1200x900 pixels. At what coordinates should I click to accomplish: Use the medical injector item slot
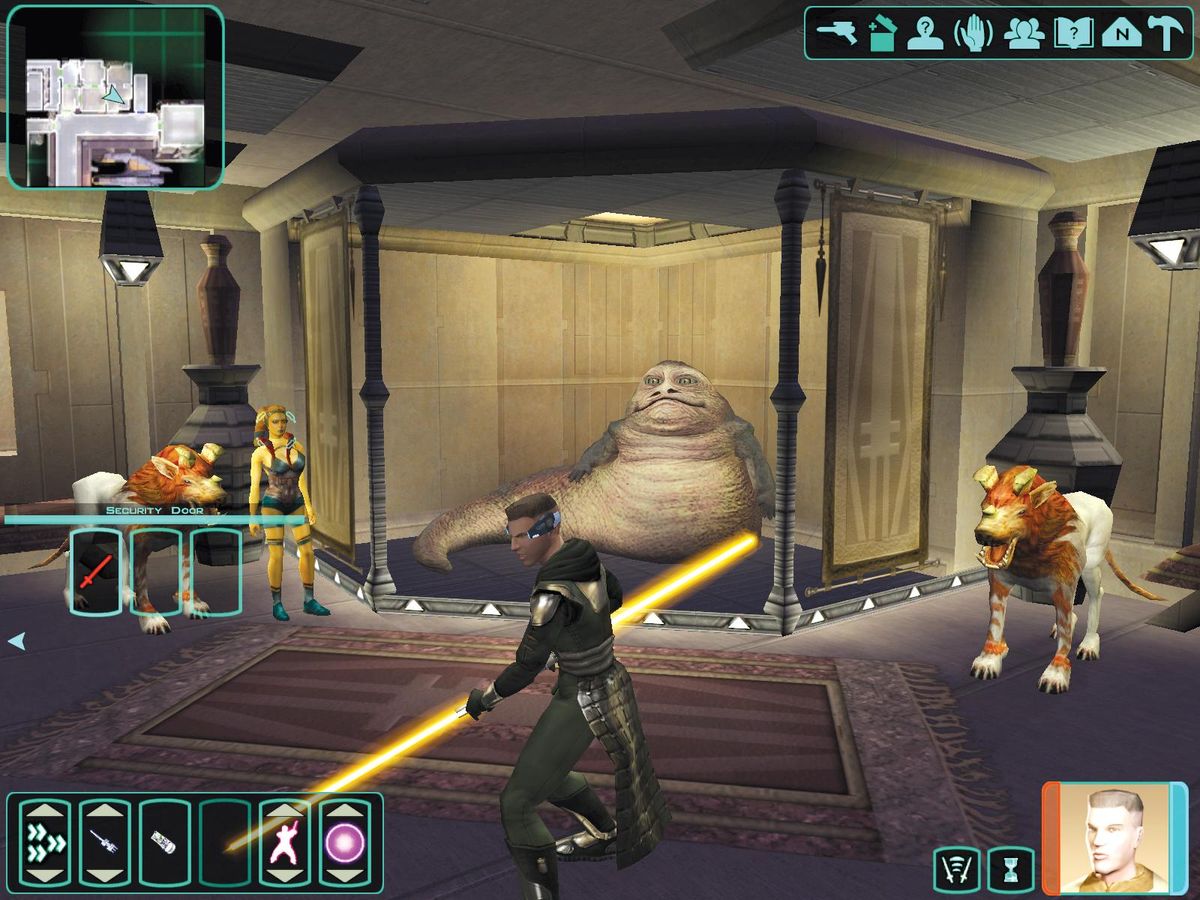[105, 842]
